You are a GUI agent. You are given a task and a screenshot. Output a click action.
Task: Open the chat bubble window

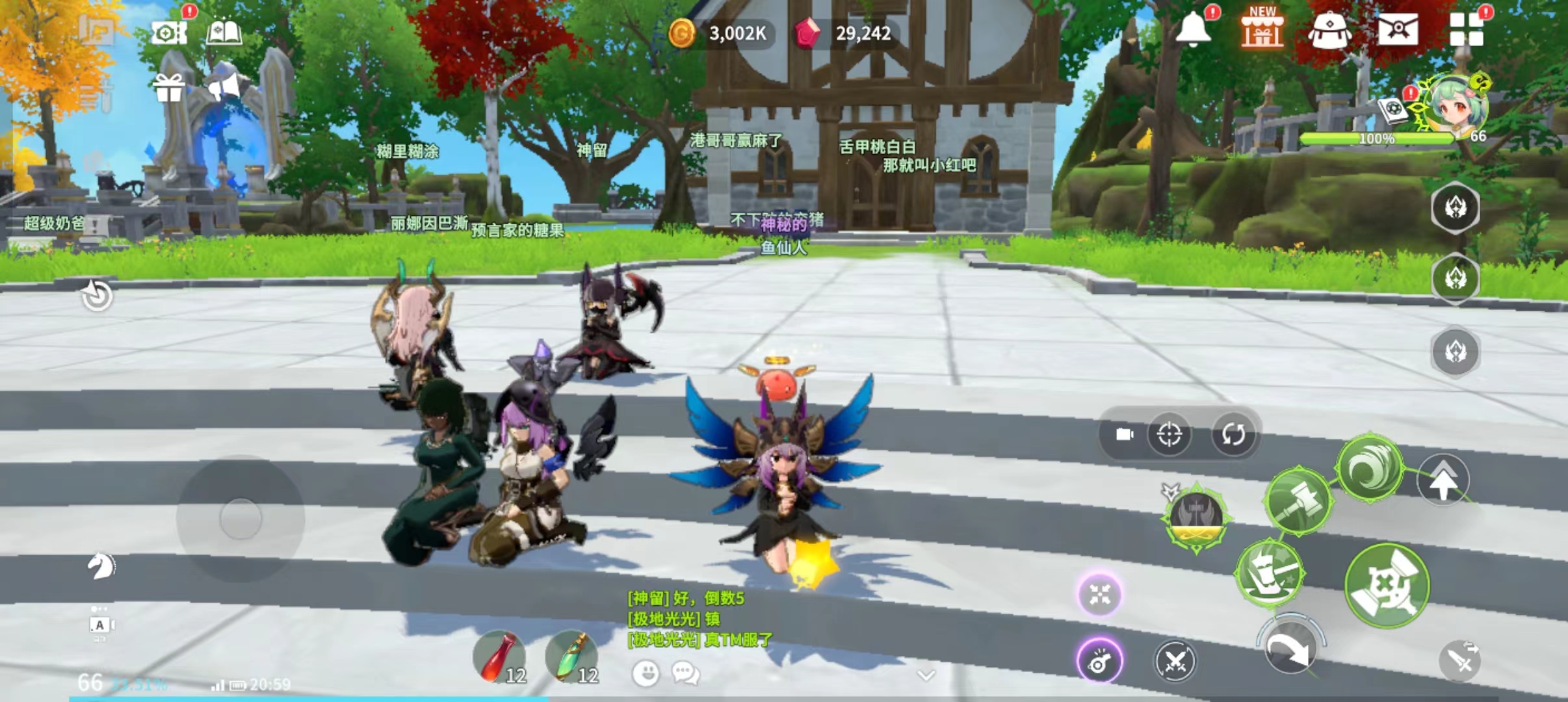685,673
